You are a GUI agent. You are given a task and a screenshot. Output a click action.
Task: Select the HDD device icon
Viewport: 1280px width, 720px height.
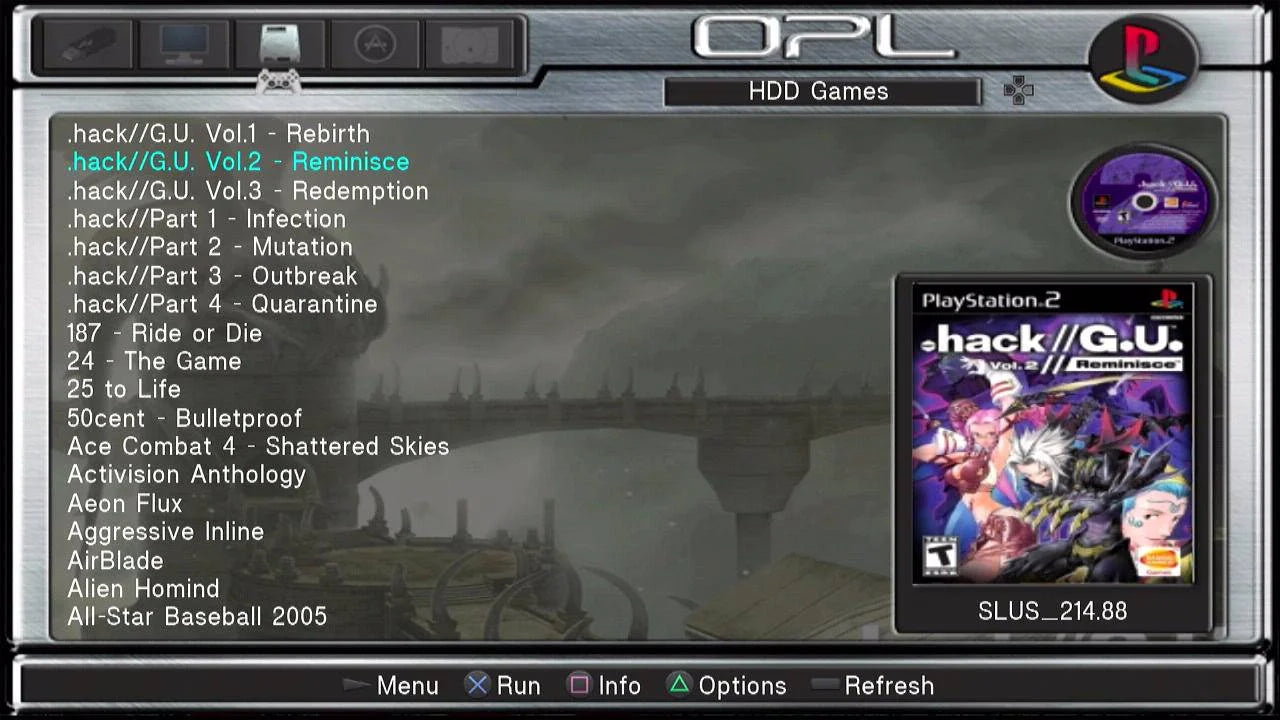point(280,43)
